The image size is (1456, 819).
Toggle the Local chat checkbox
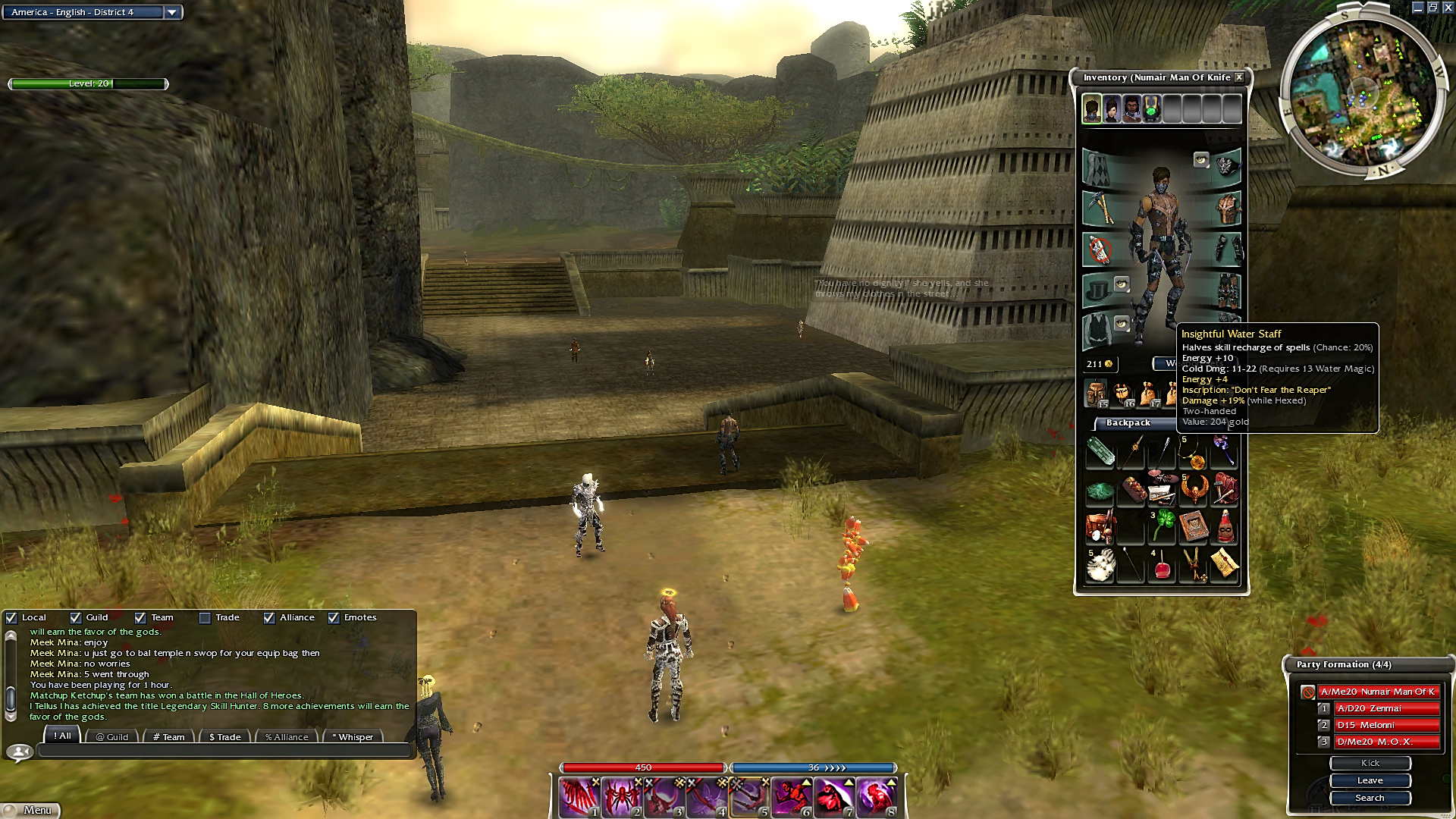tap(11, 618)
